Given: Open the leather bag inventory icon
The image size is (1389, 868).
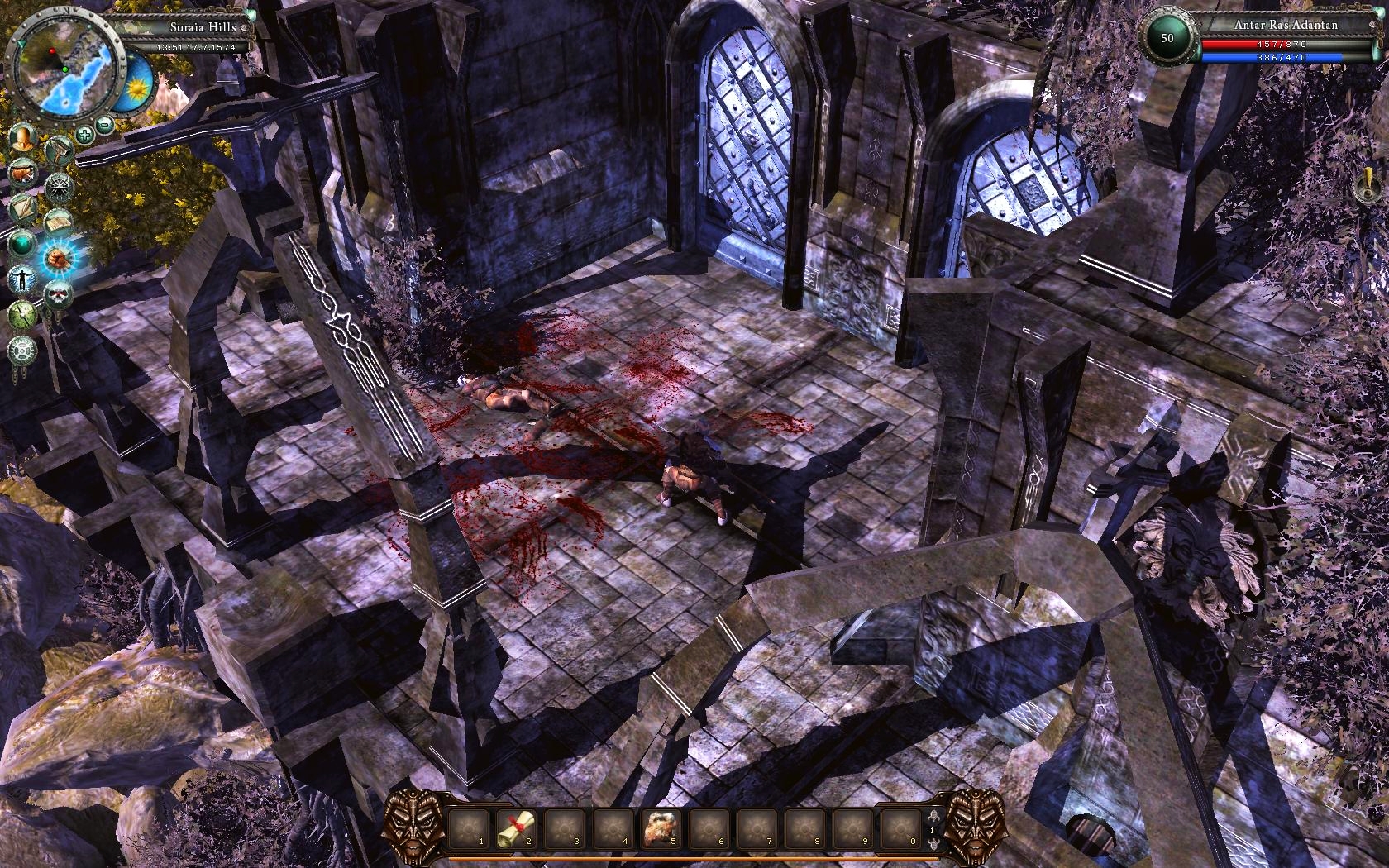Looking at the screenshot, I should pos(21,174).
